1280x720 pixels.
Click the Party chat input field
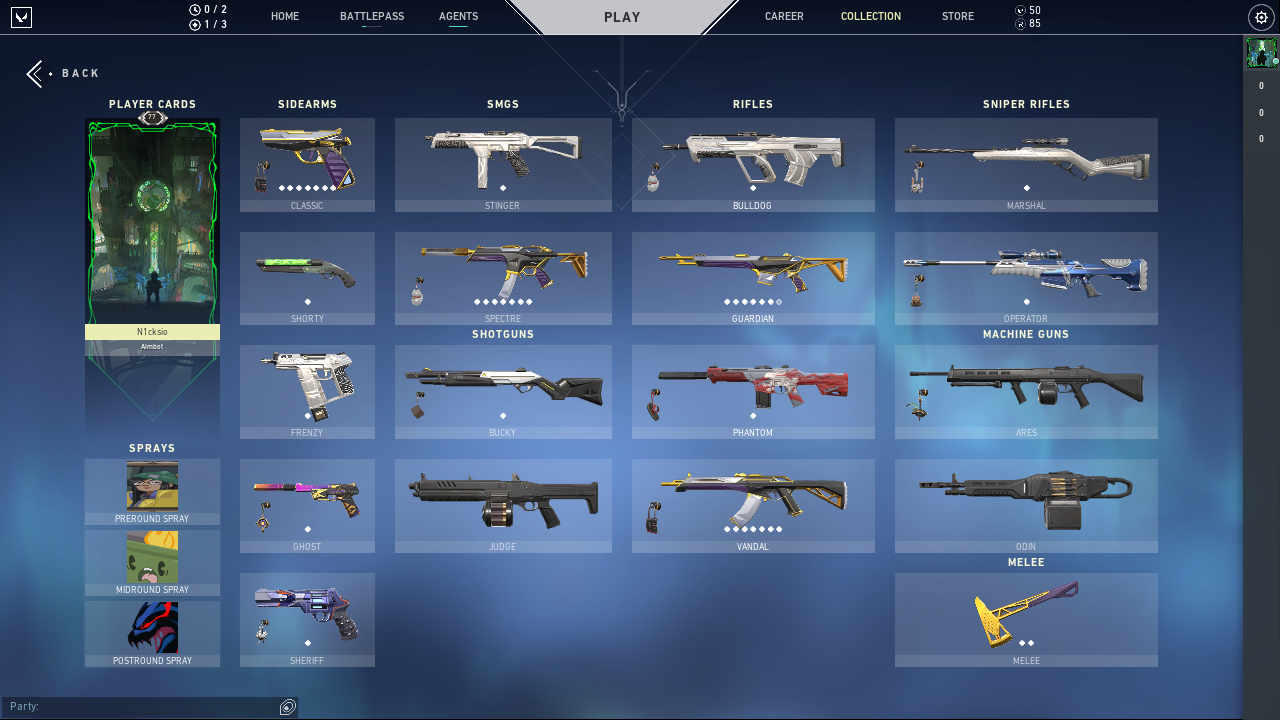(140, 706)
